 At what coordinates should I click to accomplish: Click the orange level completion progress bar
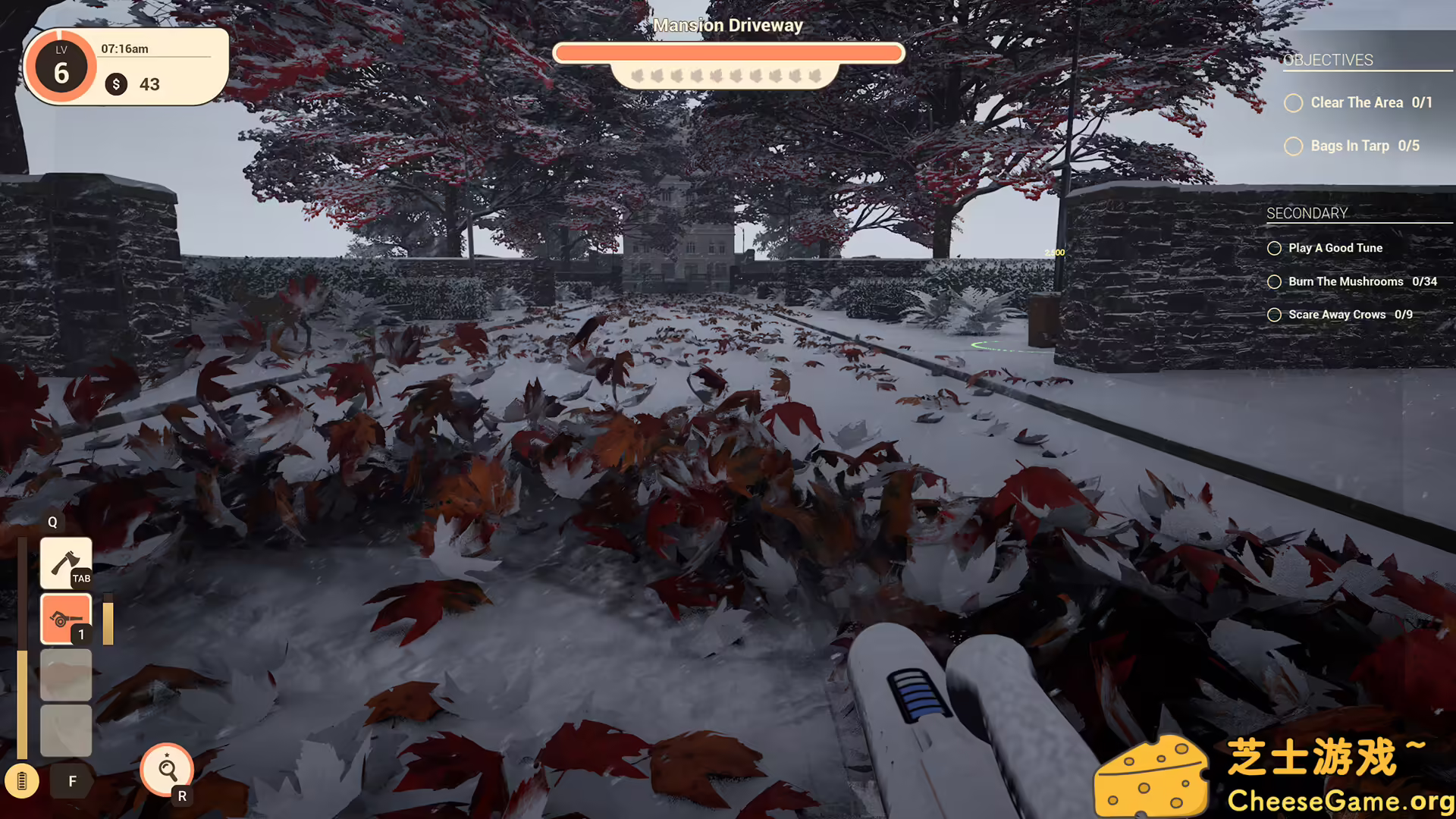point(728,52)
